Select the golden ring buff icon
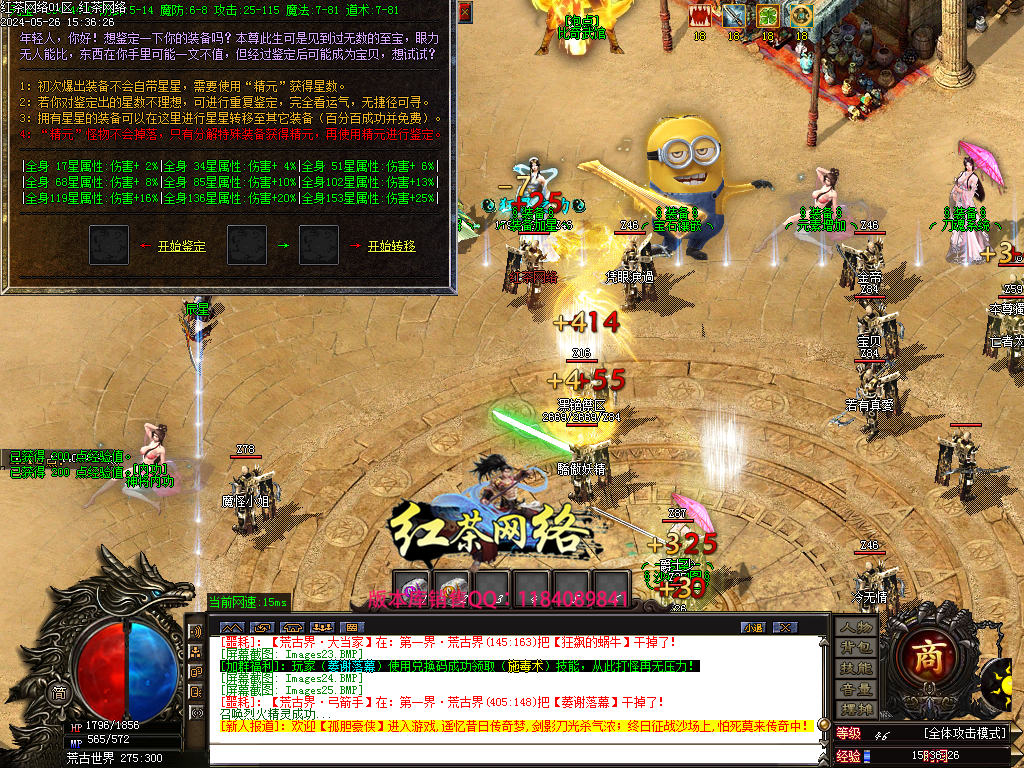 pos(800,16)
